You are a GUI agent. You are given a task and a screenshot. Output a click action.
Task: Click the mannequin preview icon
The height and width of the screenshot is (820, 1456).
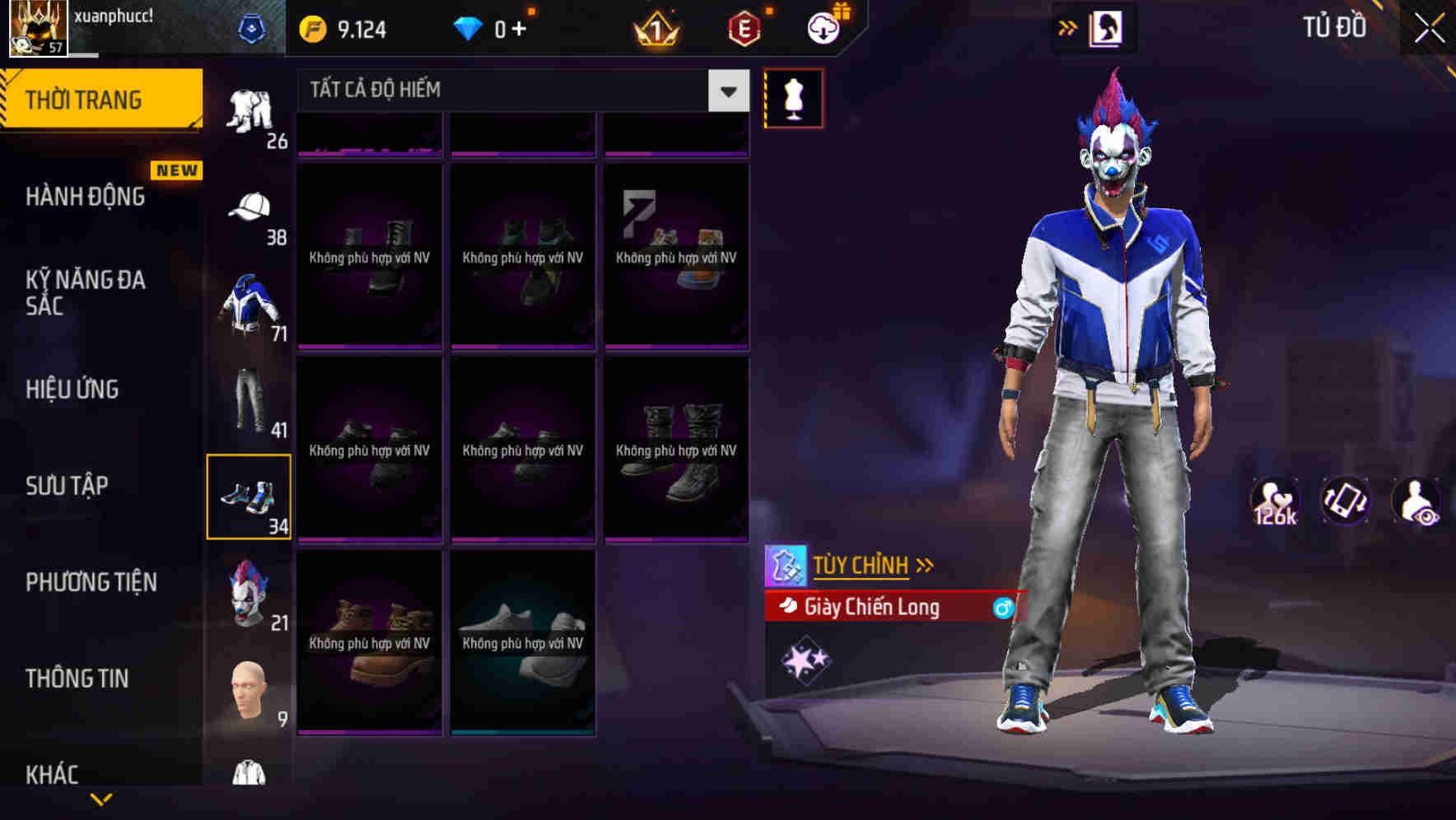793,97
